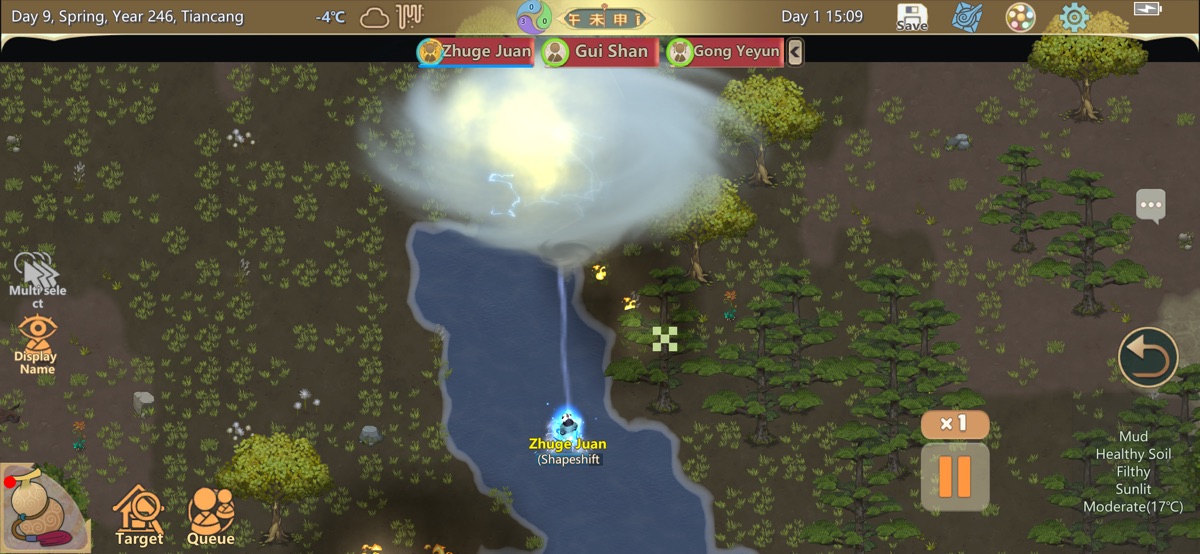Click the weather cloud icon
The height and width of the screenshot is (554, 1200).
click(x=375, y=17)
